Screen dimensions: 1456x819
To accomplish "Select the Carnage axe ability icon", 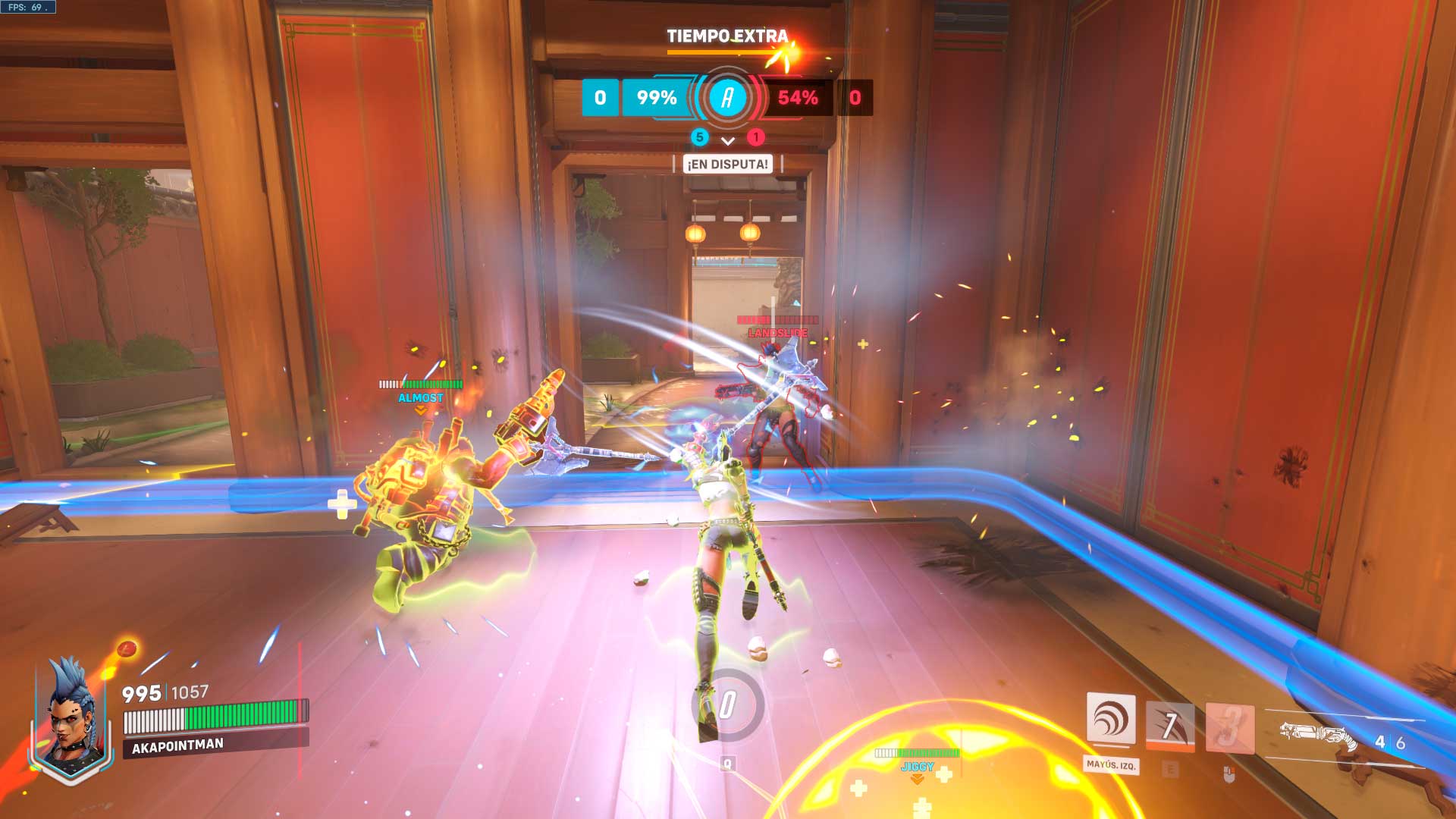I will (1170, 726).
